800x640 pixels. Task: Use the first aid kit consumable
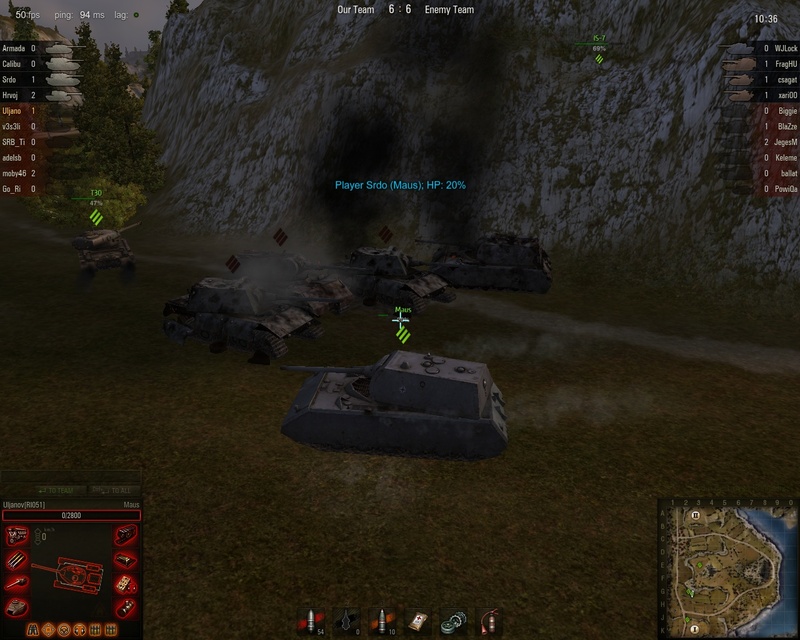(418, 621)
